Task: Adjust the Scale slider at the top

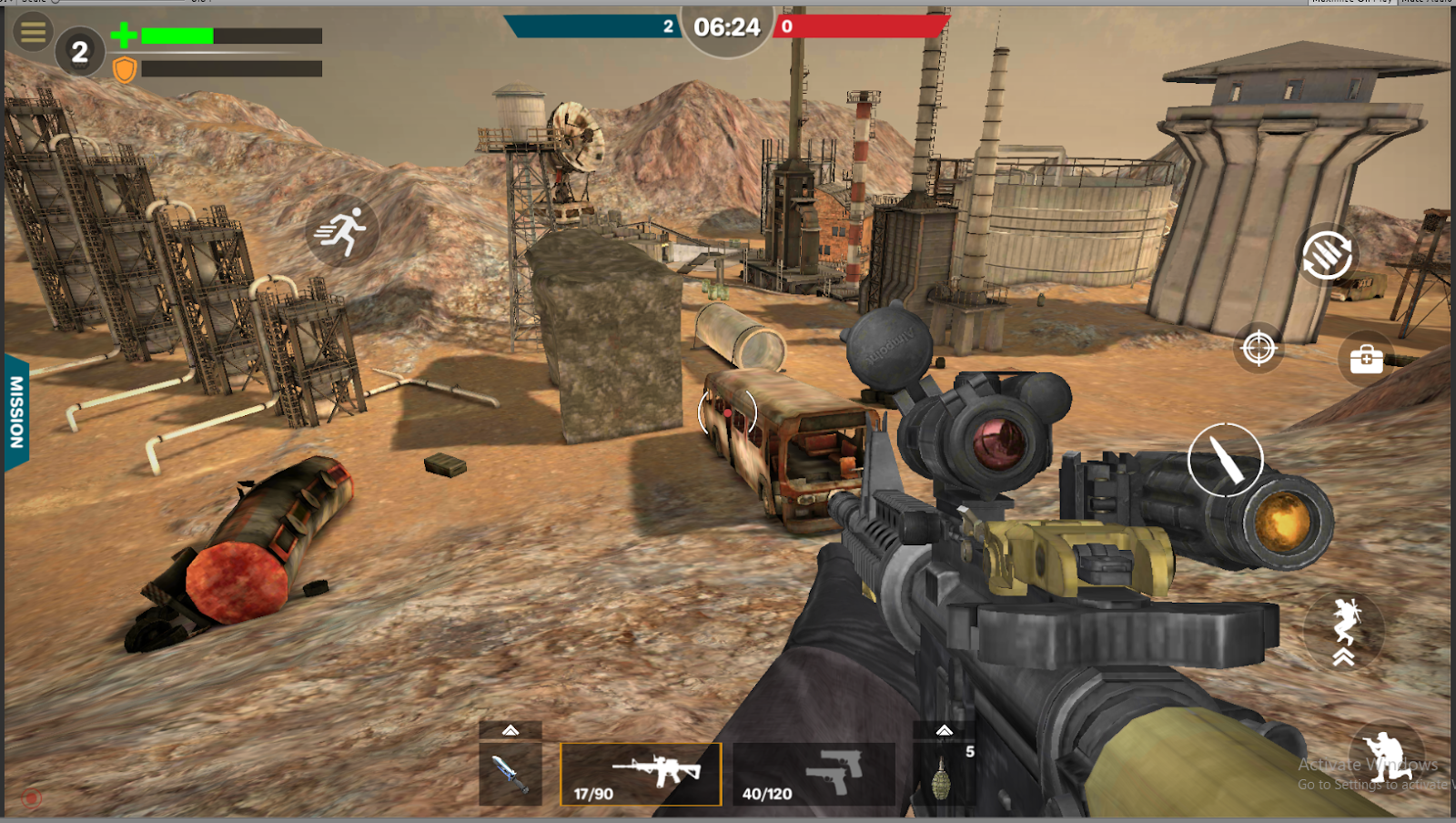Action: coord(55,4)
